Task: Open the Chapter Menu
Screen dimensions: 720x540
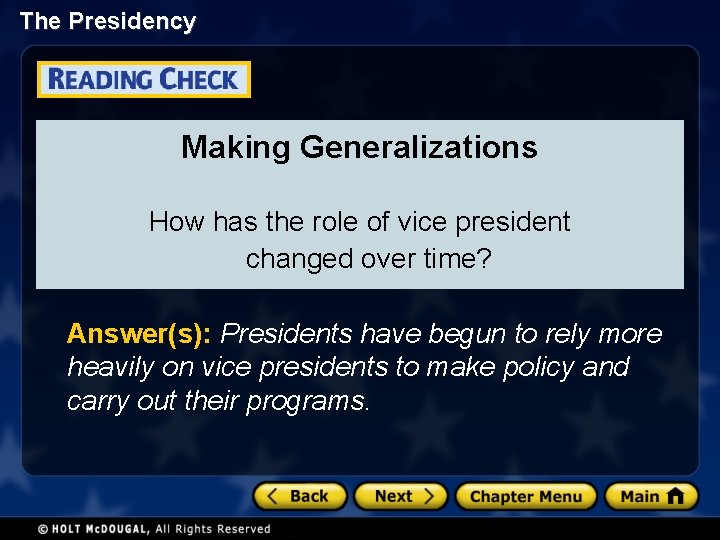Action: [525, 496]
